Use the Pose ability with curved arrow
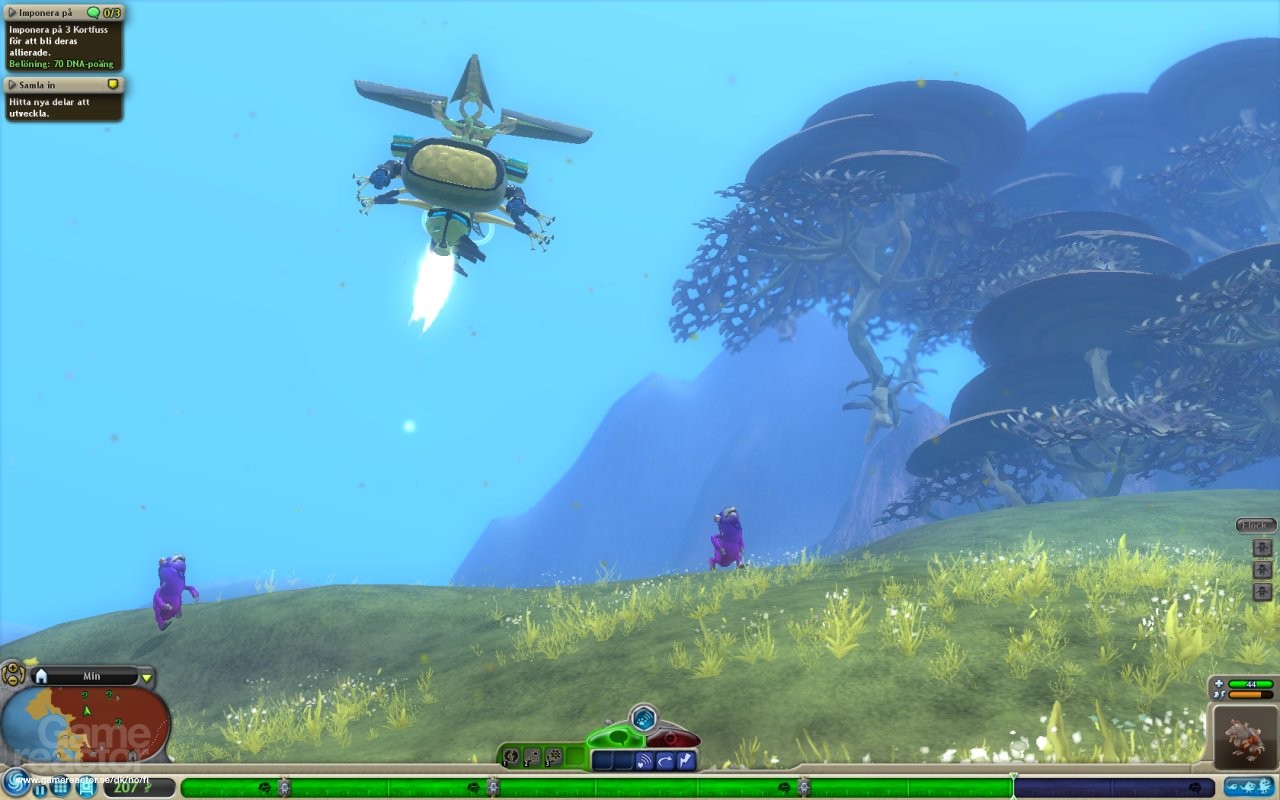 [666, 760]
